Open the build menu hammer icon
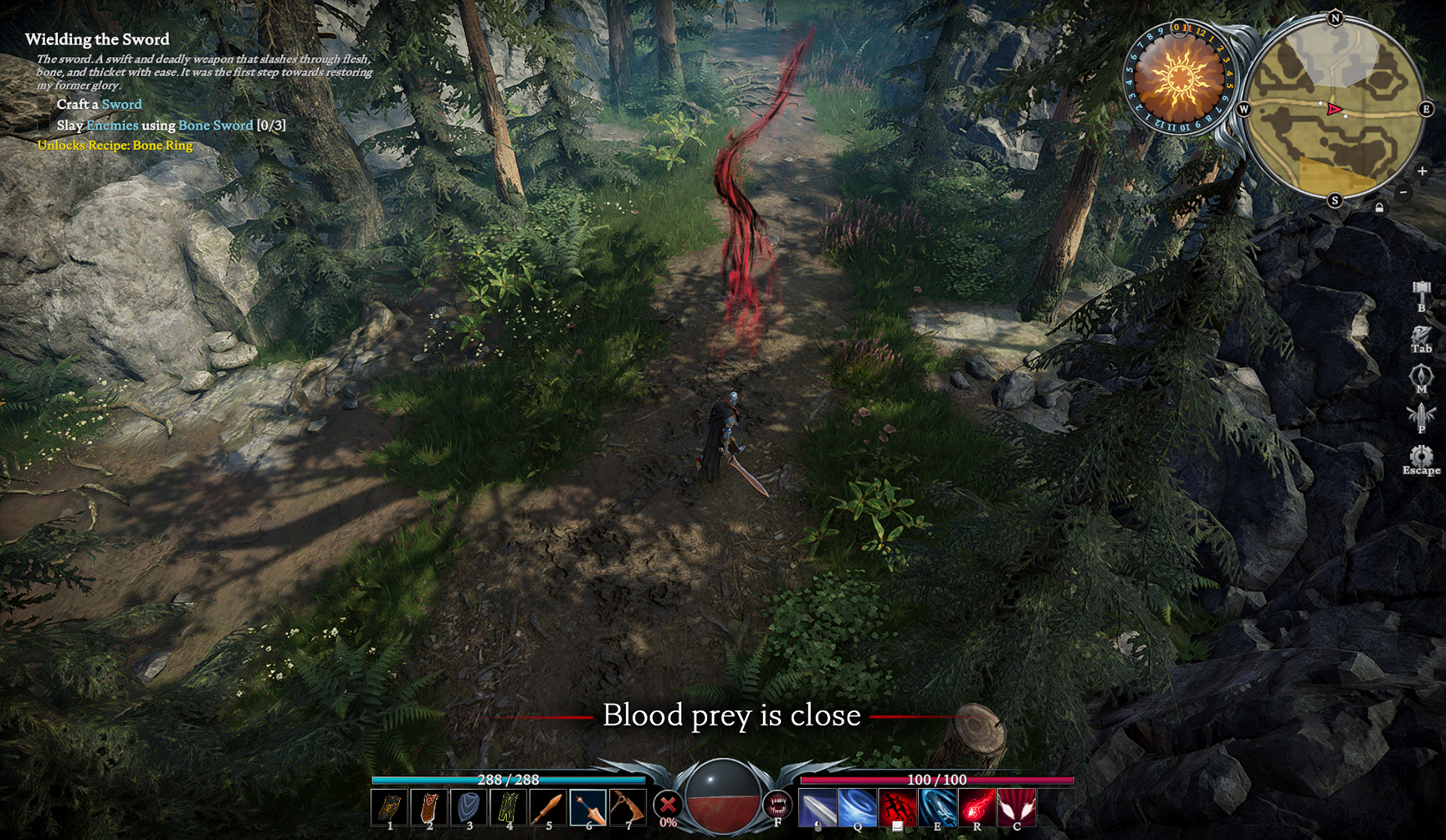 point(1421,293)
